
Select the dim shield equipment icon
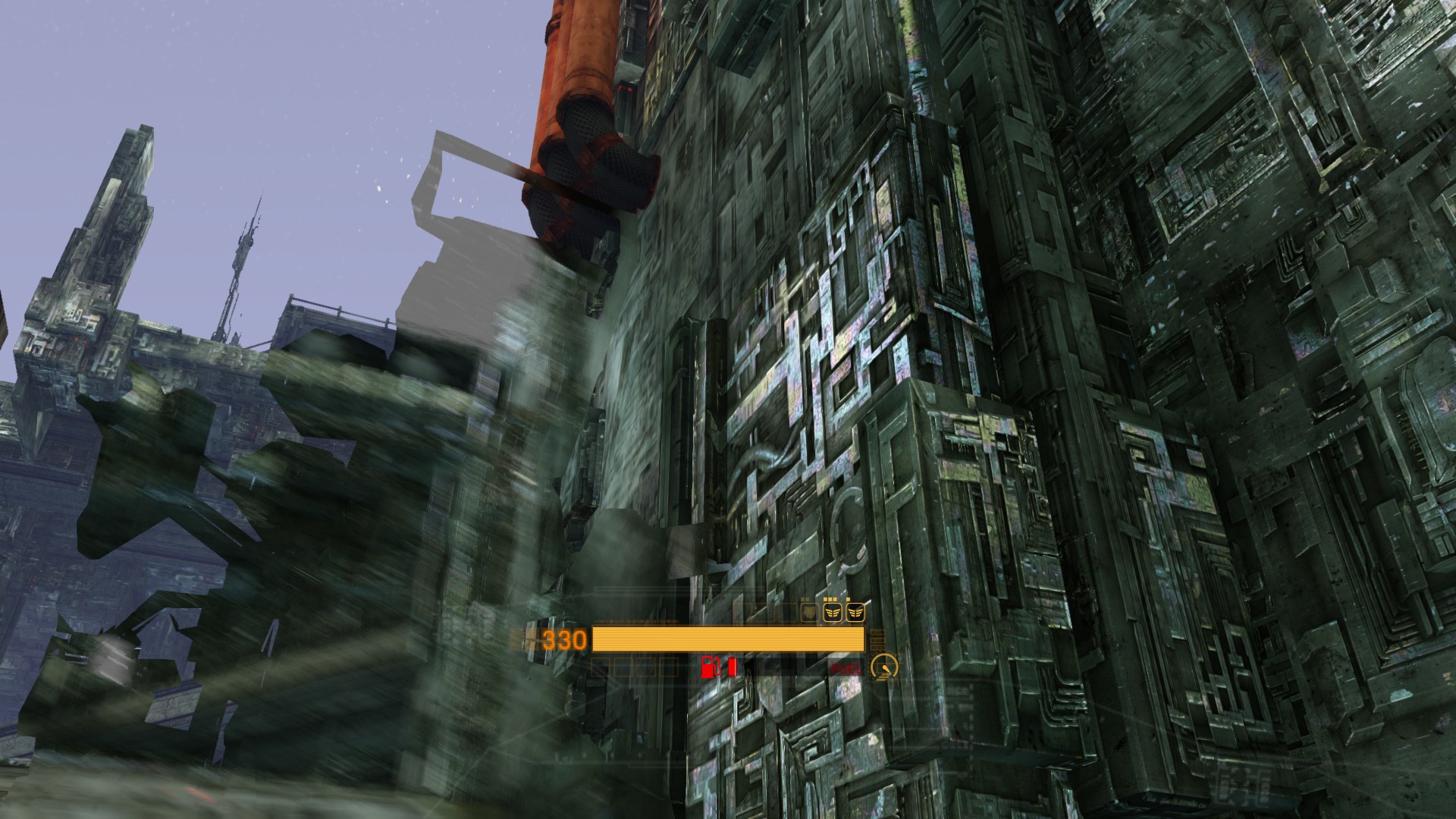tap(810, 611)
